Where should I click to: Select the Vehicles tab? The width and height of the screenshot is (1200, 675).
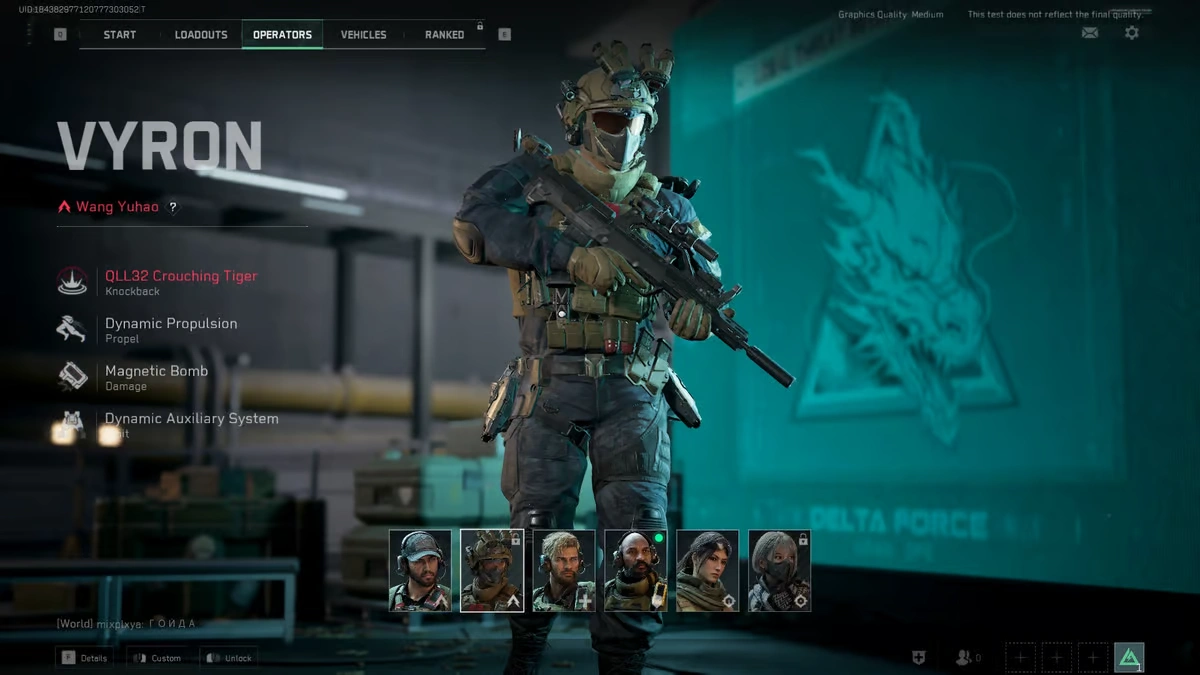click(x=363, y=35)
